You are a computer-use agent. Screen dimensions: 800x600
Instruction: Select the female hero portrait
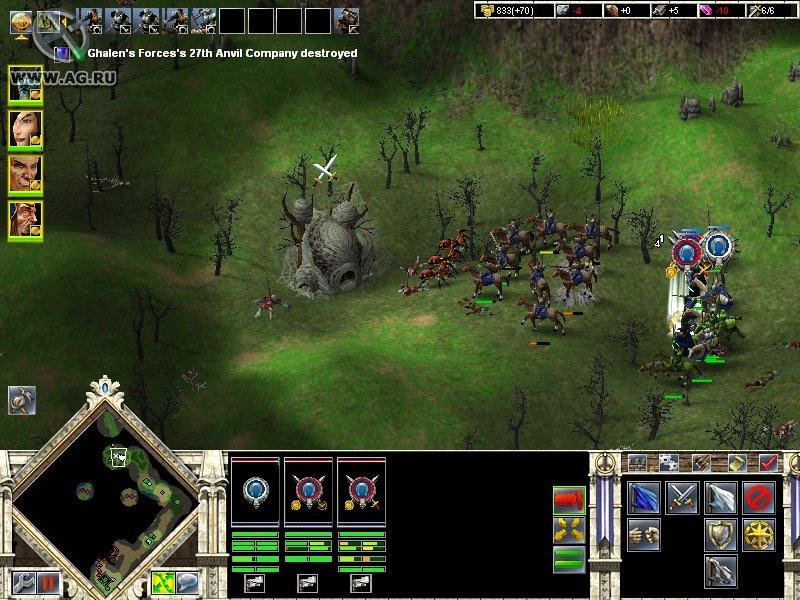click(x=25, y=128)
